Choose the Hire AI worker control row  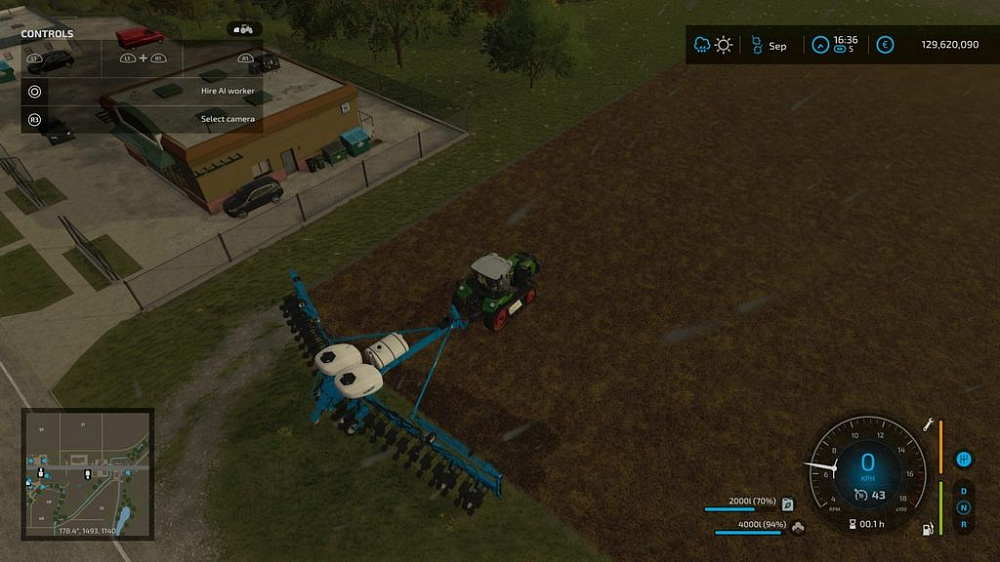(140, 91)
